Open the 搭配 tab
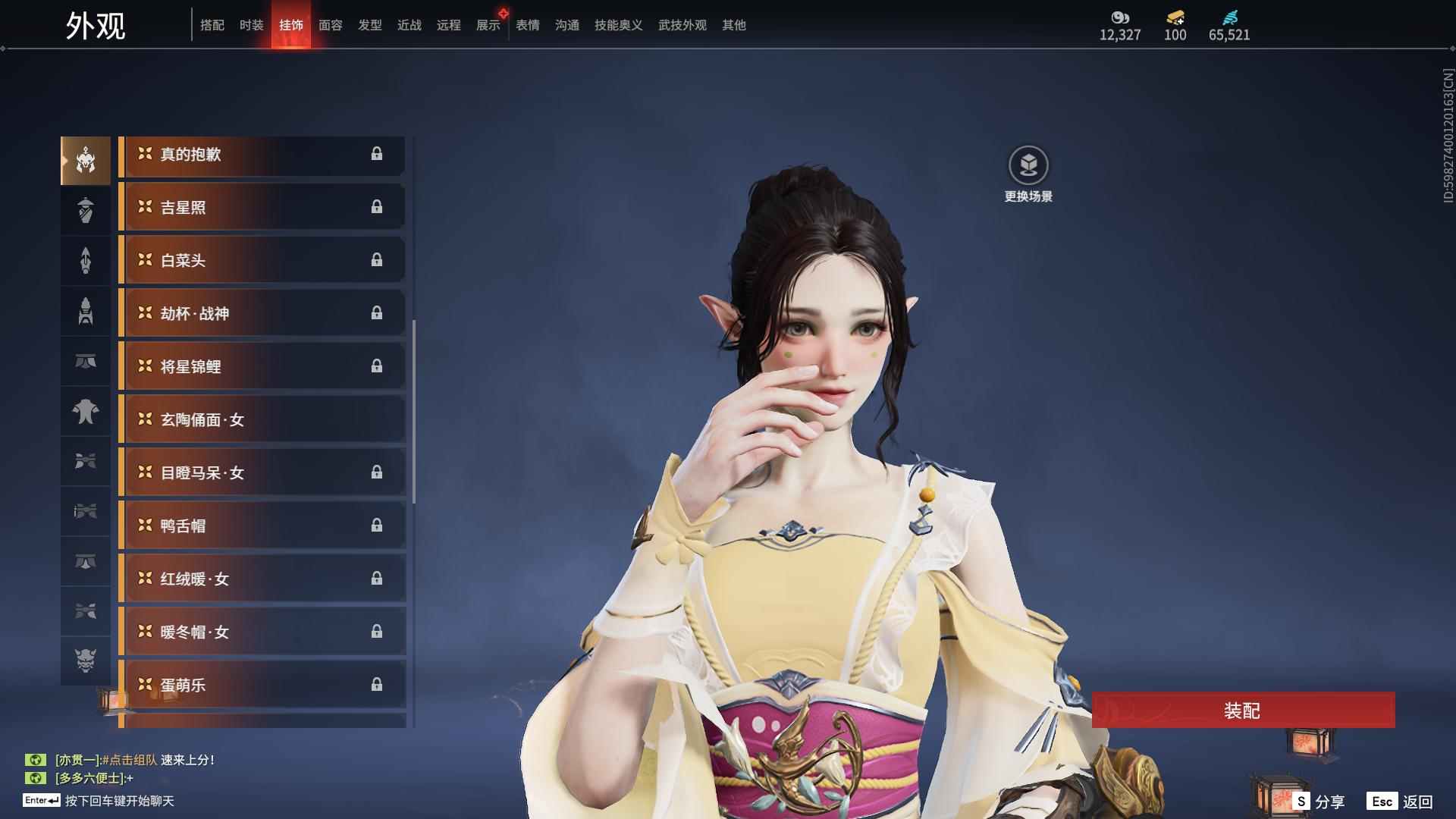 coord(212,25)
